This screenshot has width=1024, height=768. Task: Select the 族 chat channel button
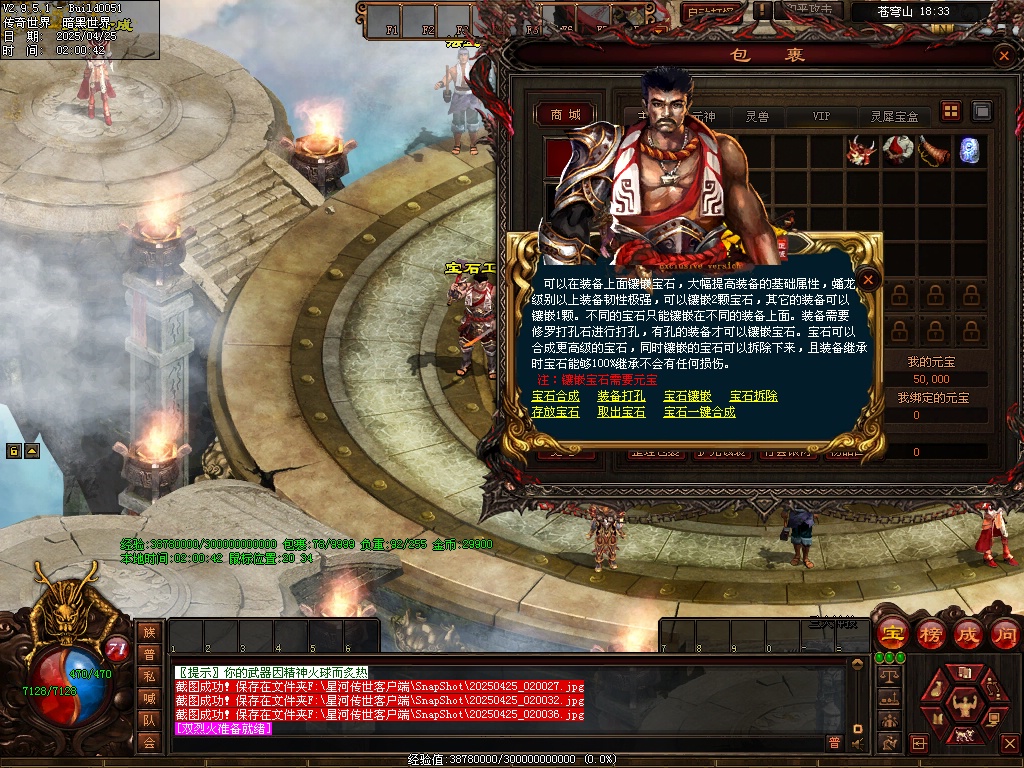click(149, 632)
